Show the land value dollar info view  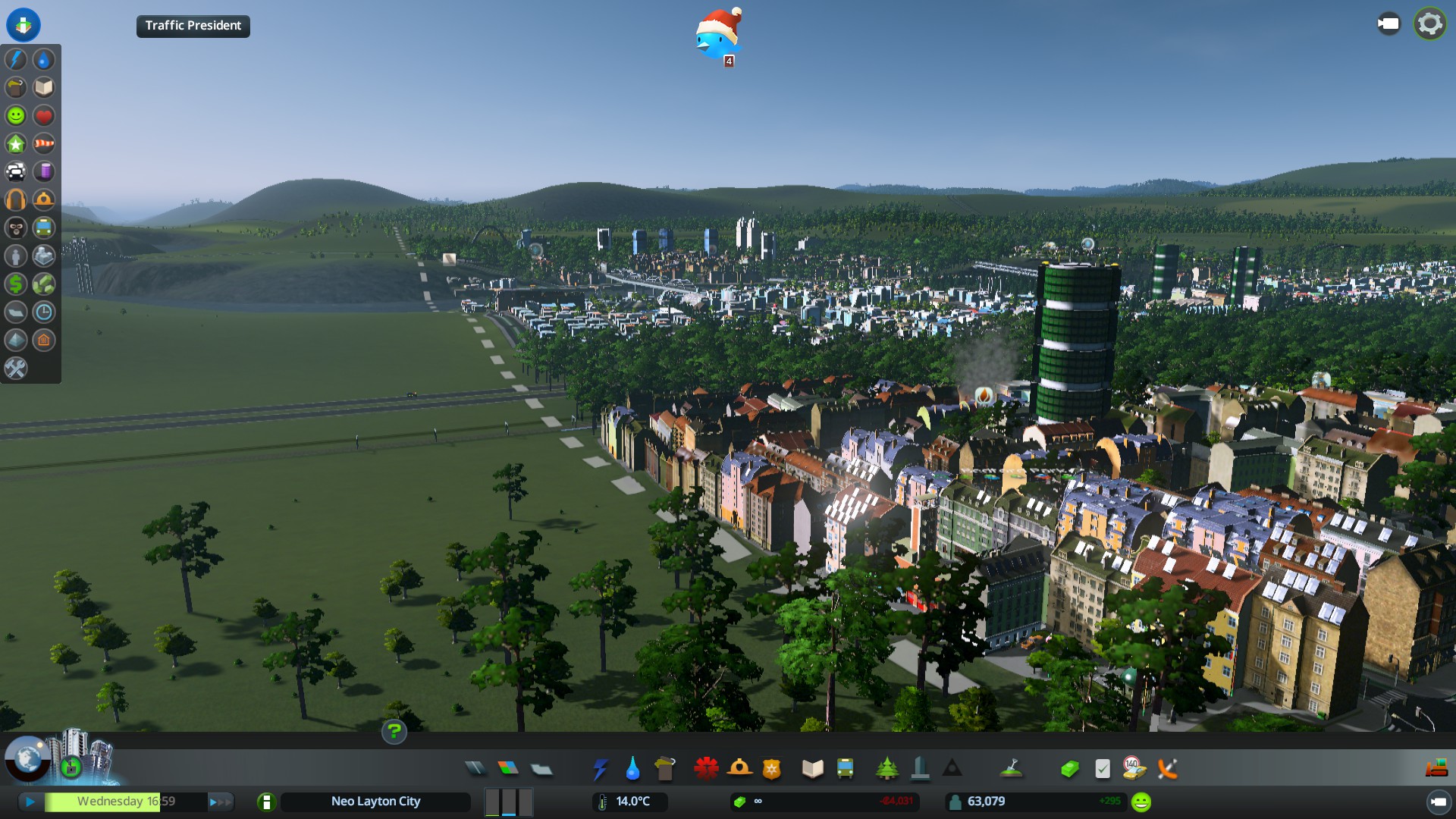16,284
